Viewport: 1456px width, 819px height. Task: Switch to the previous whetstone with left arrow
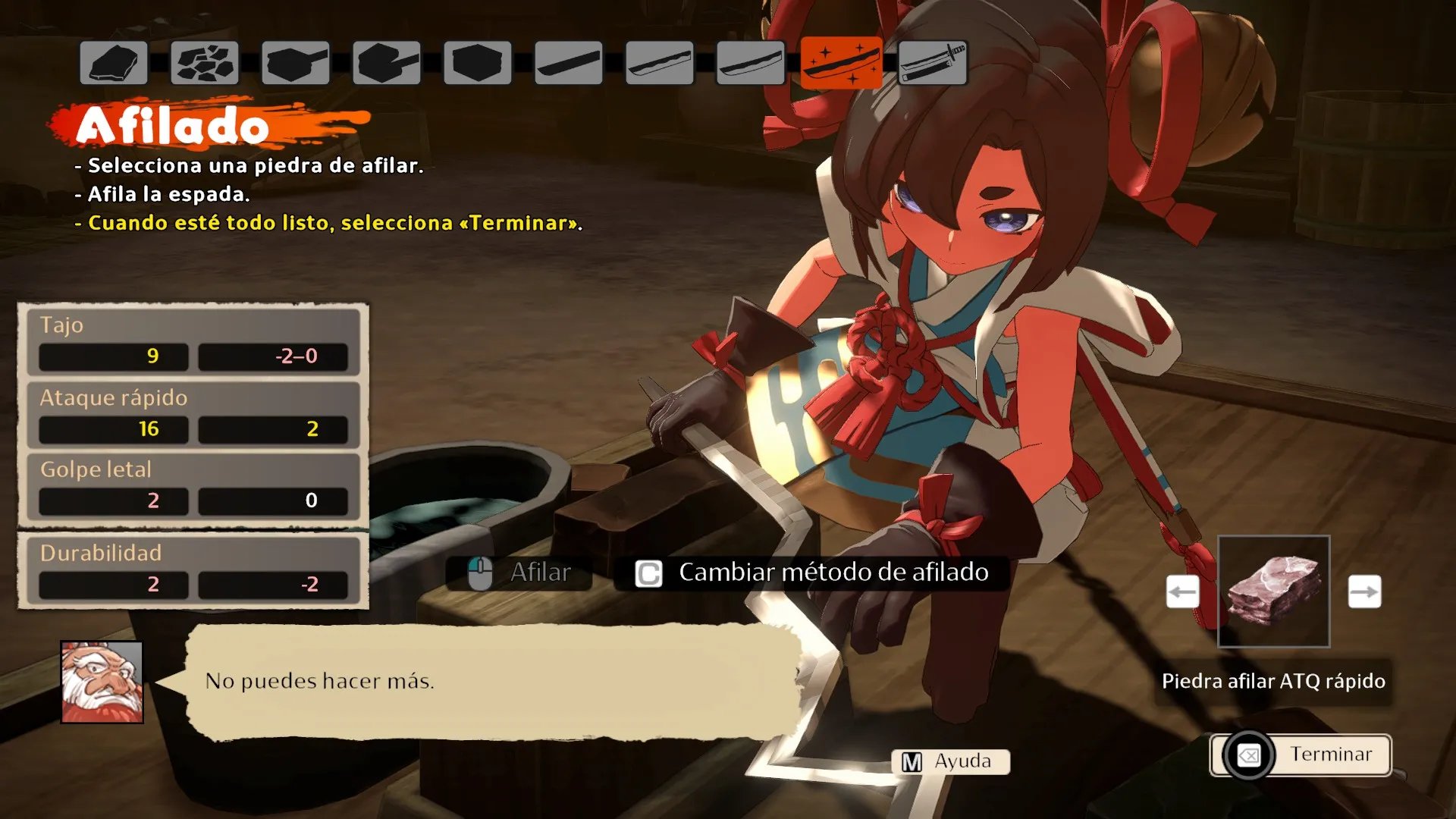pyautogui.click(x=1182, y=591)
